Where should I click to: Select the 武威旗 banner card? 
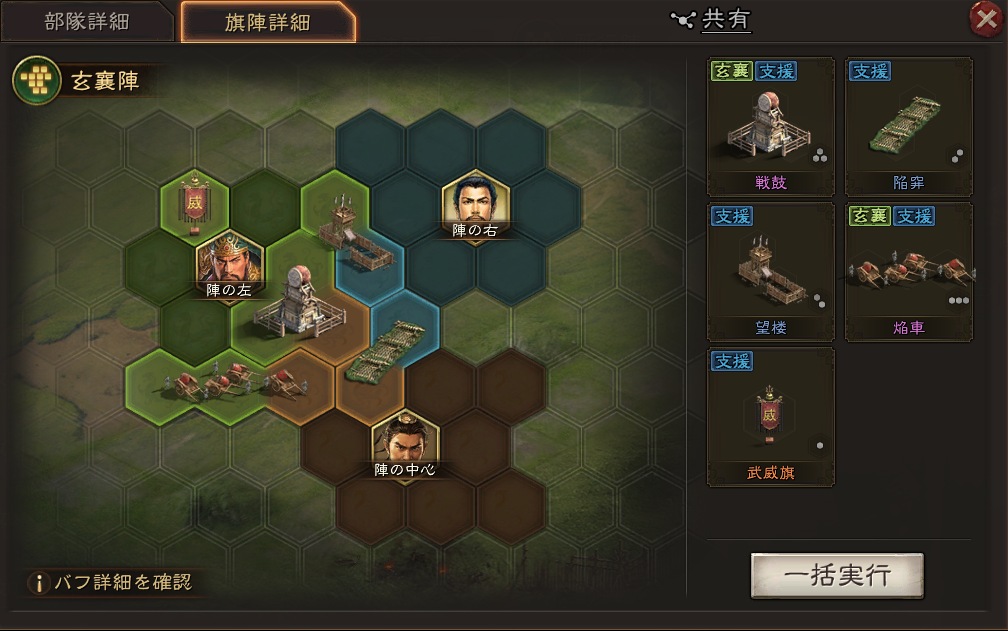click(x=770, y=417)
